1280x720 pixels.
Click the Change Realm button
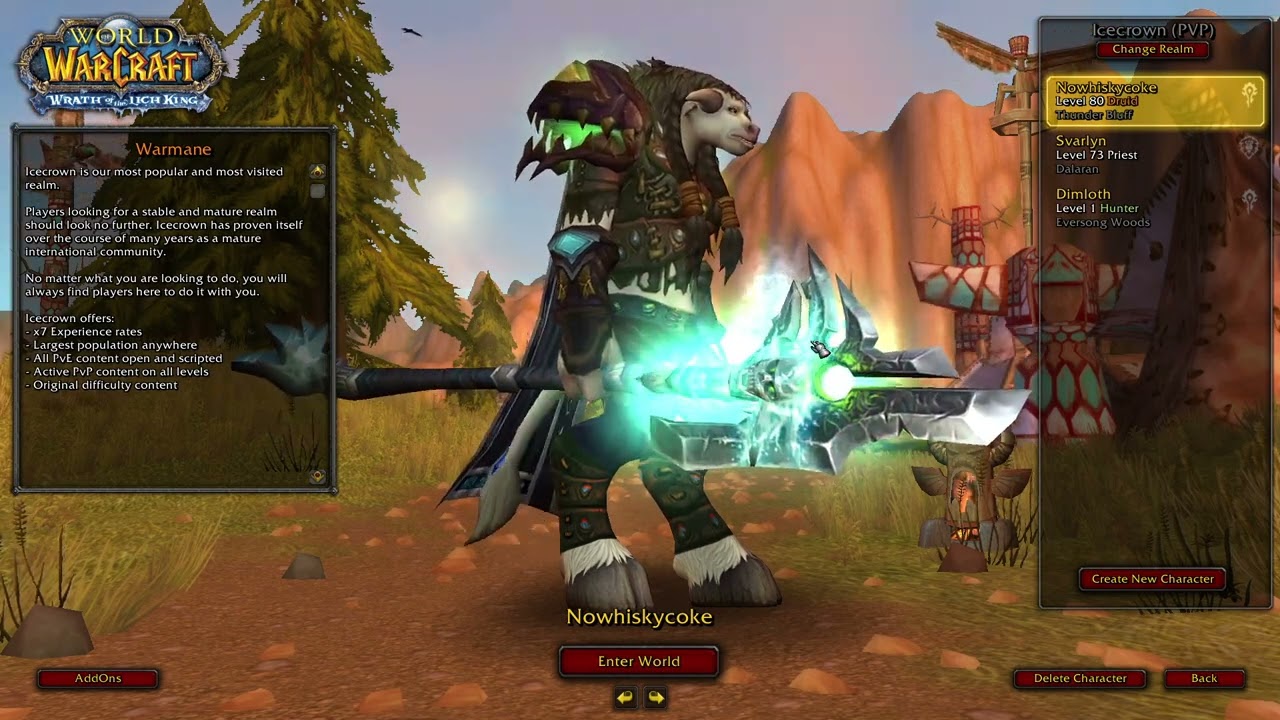point(1152,49)
